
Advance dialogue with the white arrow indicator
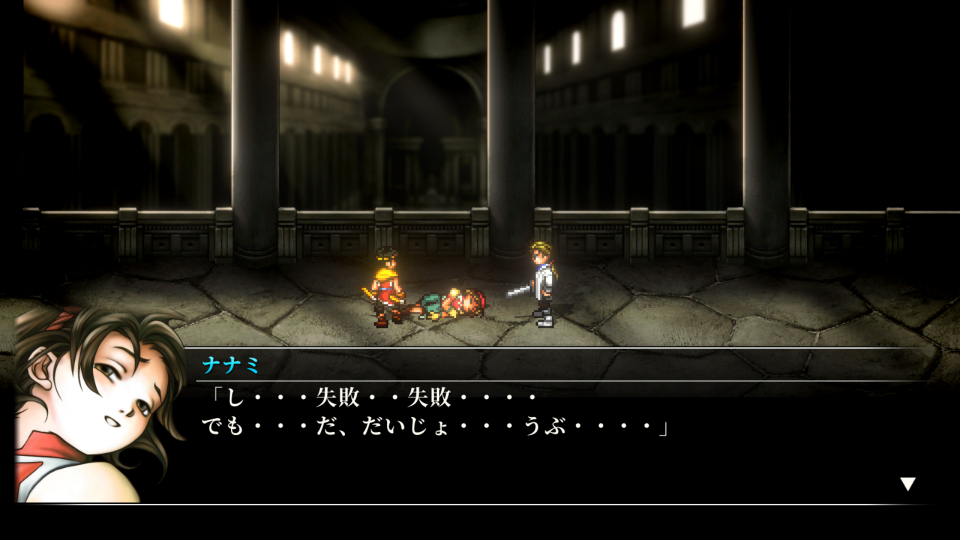907,484
